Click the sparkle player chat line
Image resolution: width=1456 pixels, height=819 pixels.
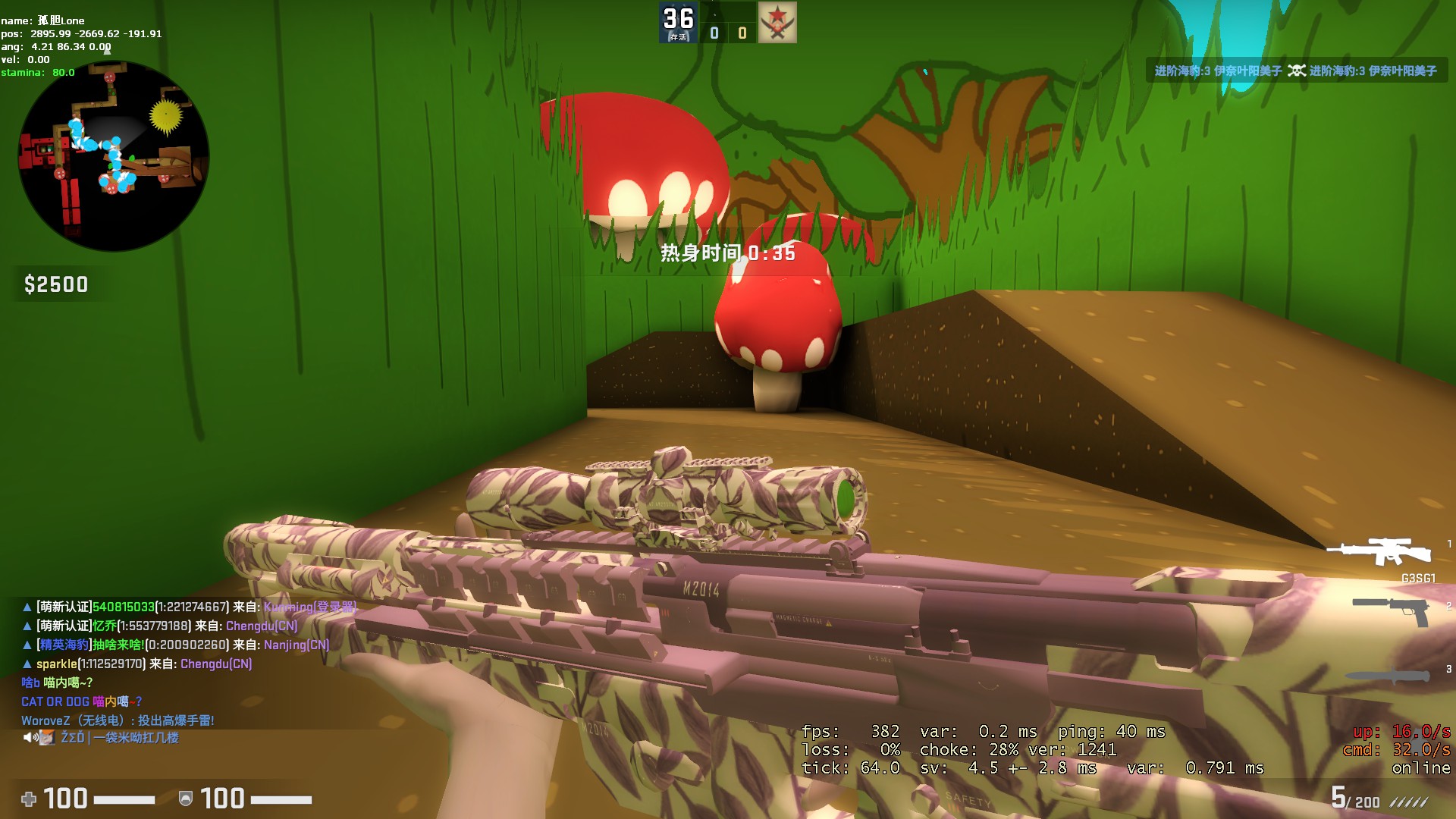pyautogui.click(x=136, y=664)
